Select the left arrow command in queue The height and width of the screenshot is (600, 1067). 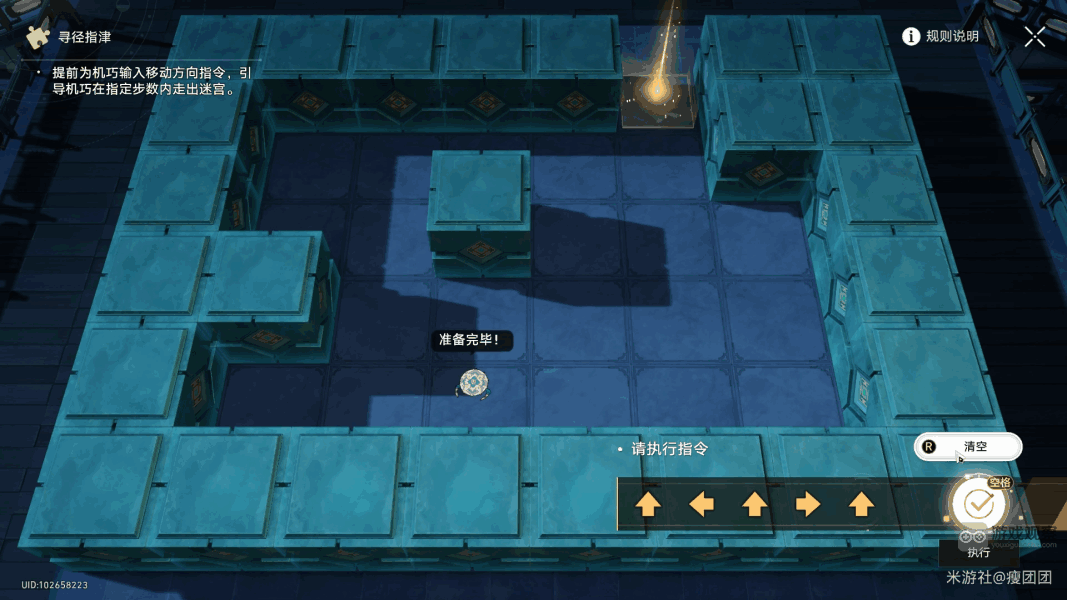click(702, 505)
